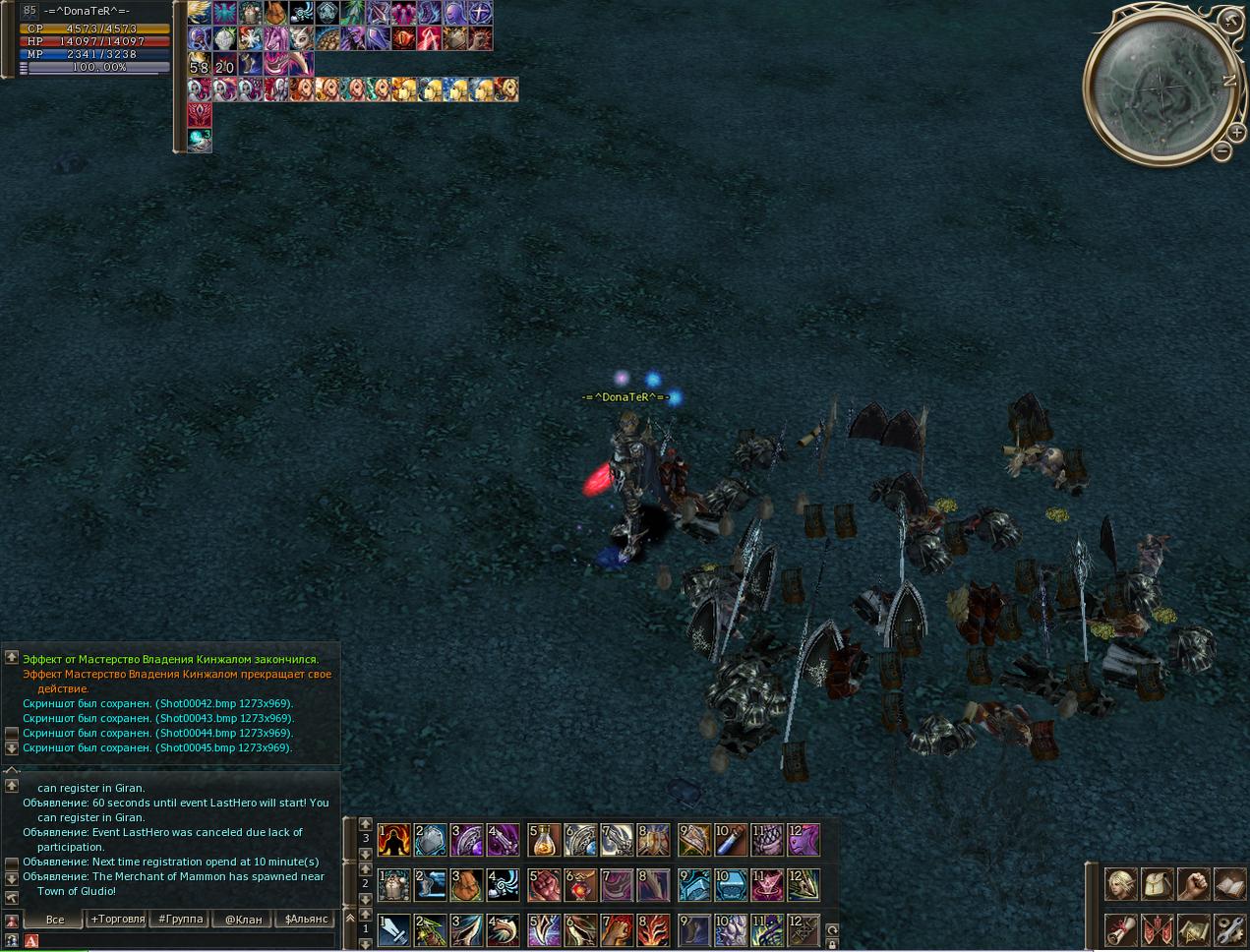Open the +Торговля trade chat tab

(118, 920)
